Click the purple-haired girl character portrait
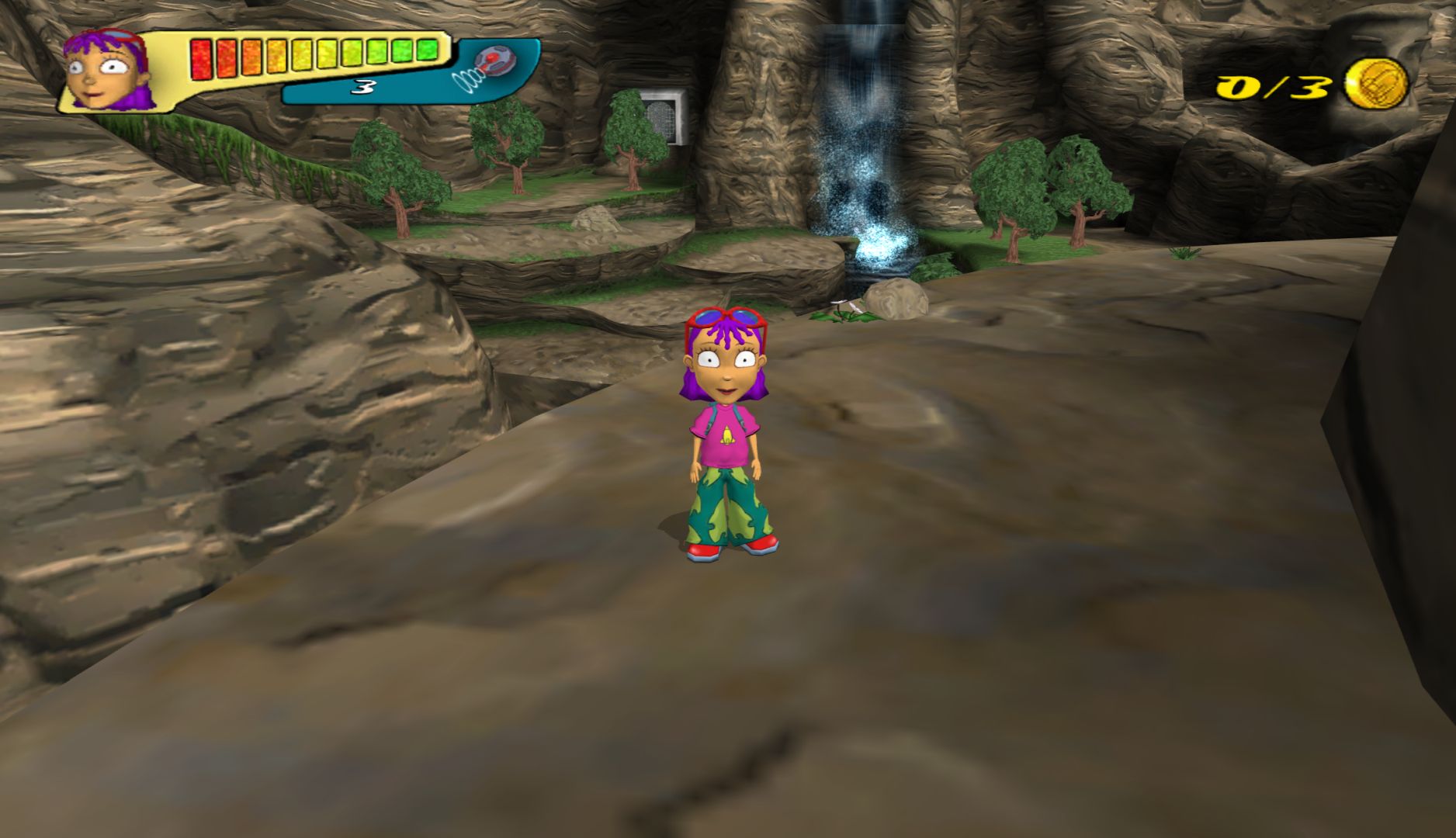Screen dimensions: 1456x838 [106, 70]
